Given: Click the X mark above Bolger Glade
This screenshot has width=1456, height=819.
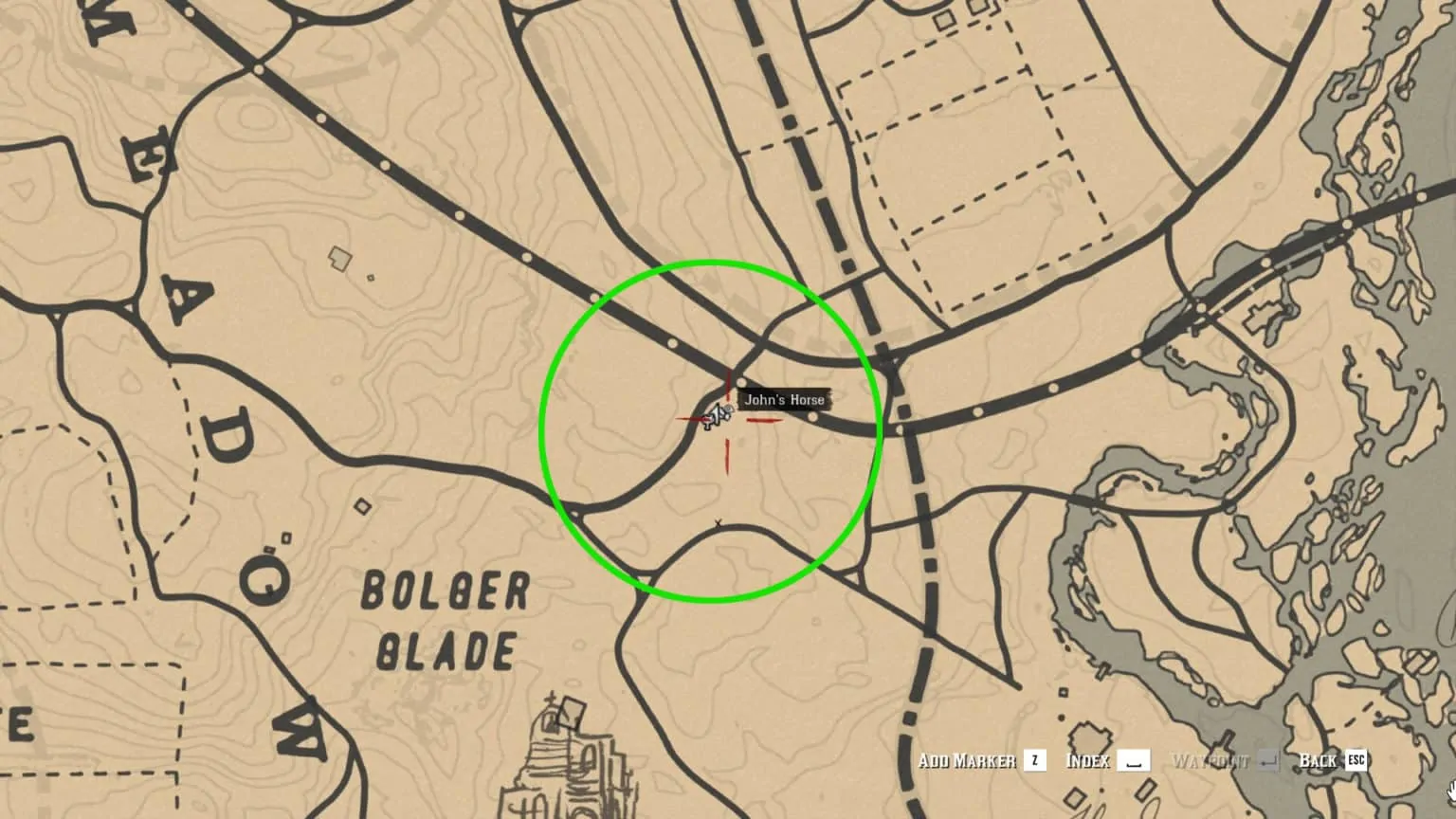Looking at the screenshot, I should pos(719,519).
